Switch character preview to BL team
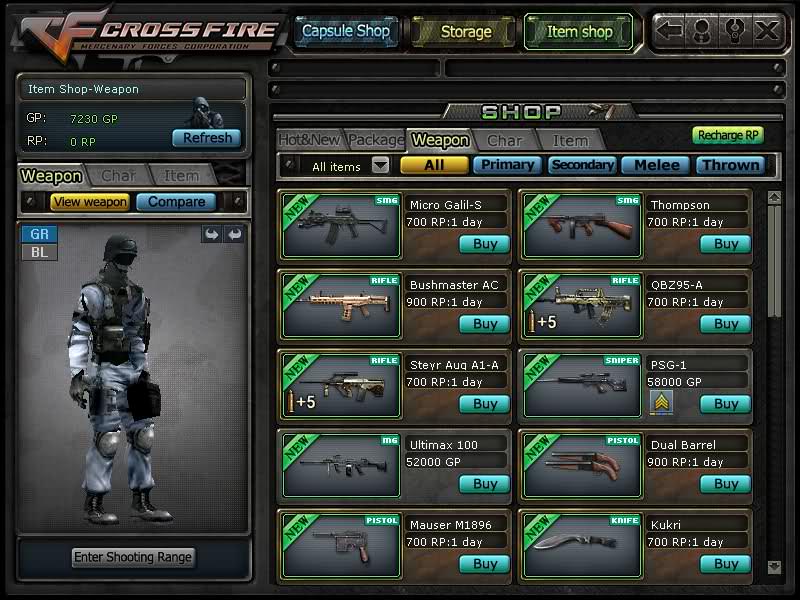Image resolution: width=800 pixels, height=600 pixels. pyautogui.click(x=40, y=252)
